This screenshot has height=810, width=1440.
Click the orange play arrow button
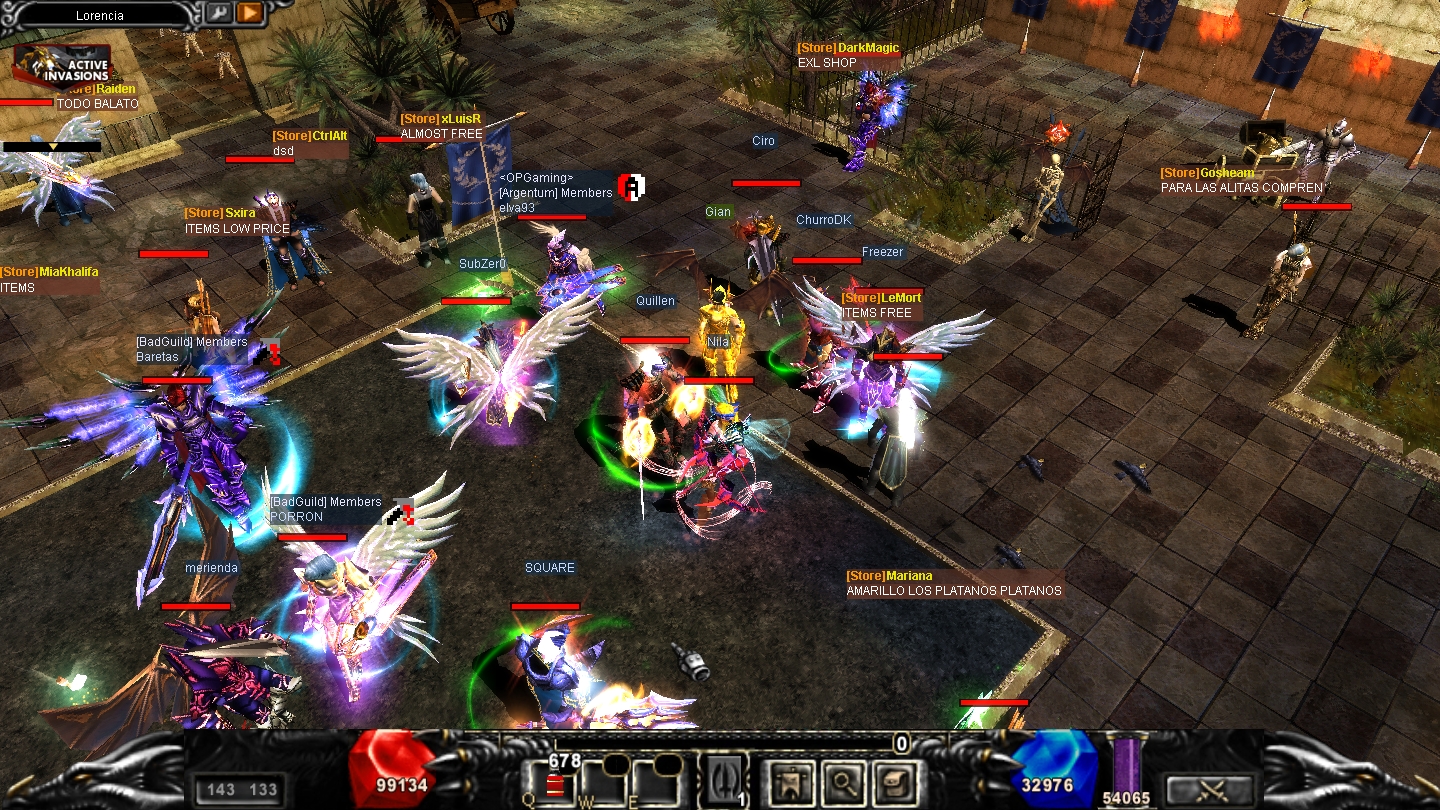pos(249,13)
